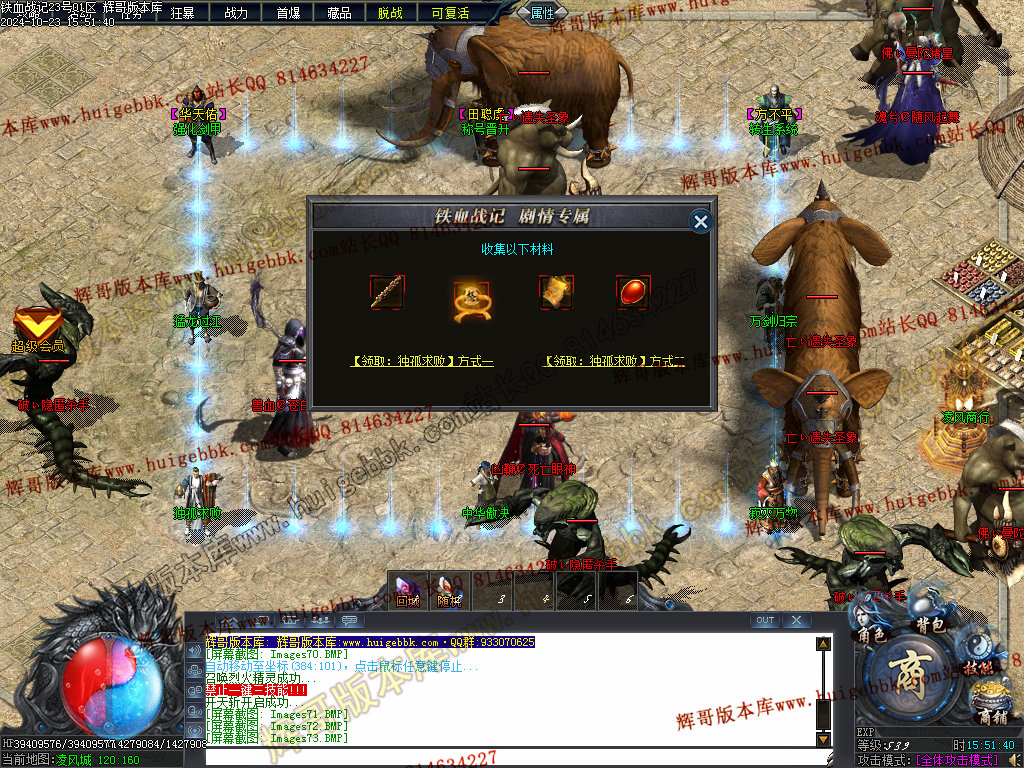Click the 领取 独孤求败 方式一 link

point(421,361)
